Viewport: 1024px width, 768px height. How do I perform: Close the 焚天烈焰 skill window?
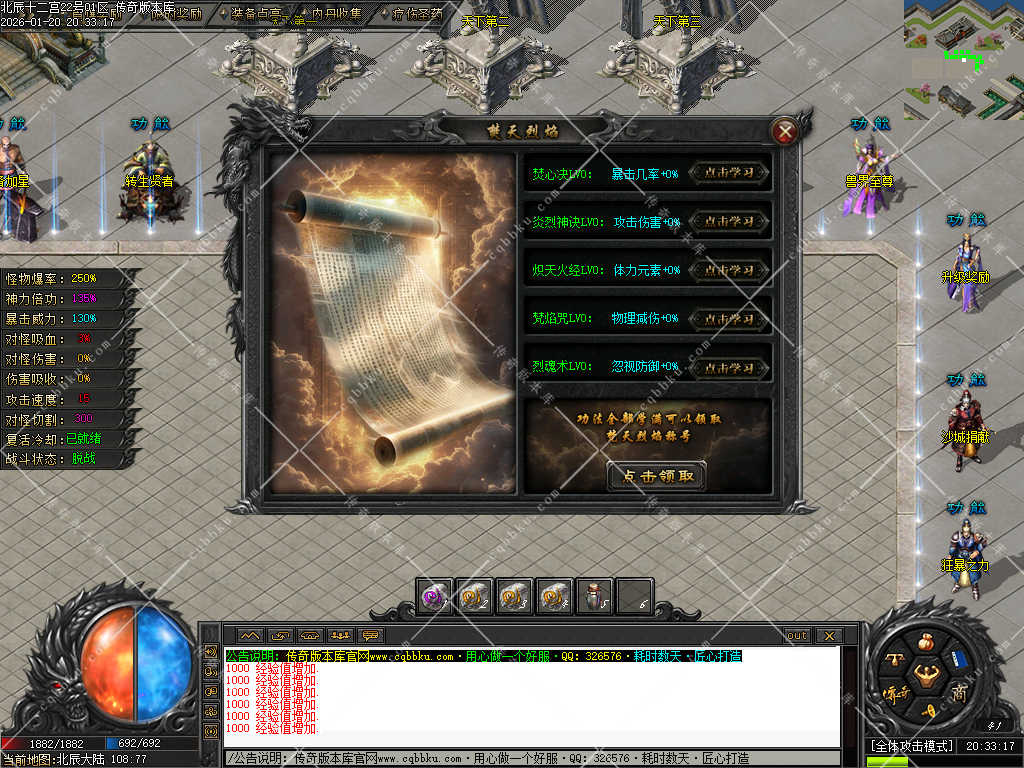[786, 131]
